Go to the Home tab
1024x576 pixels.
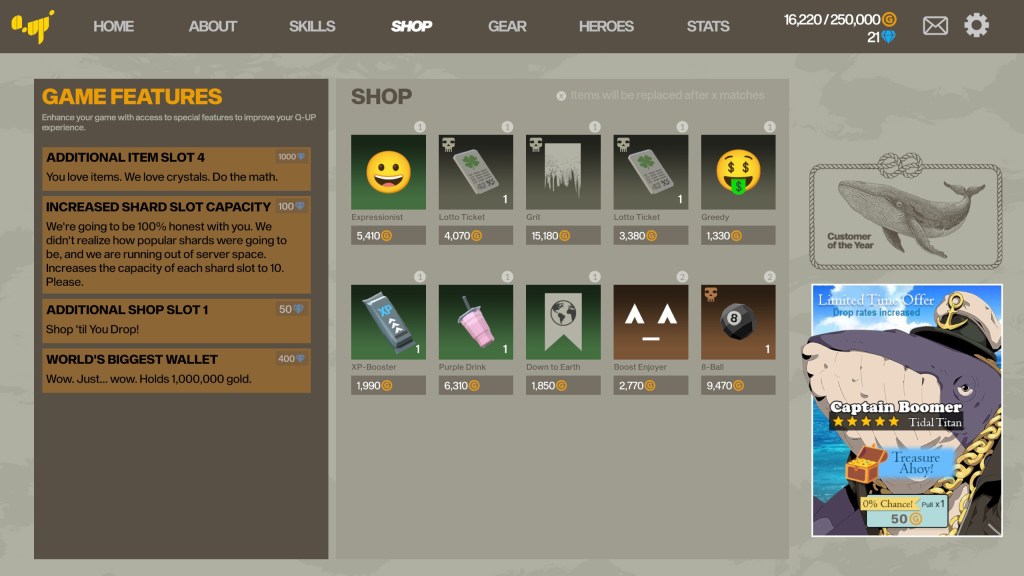coord(113,26)
